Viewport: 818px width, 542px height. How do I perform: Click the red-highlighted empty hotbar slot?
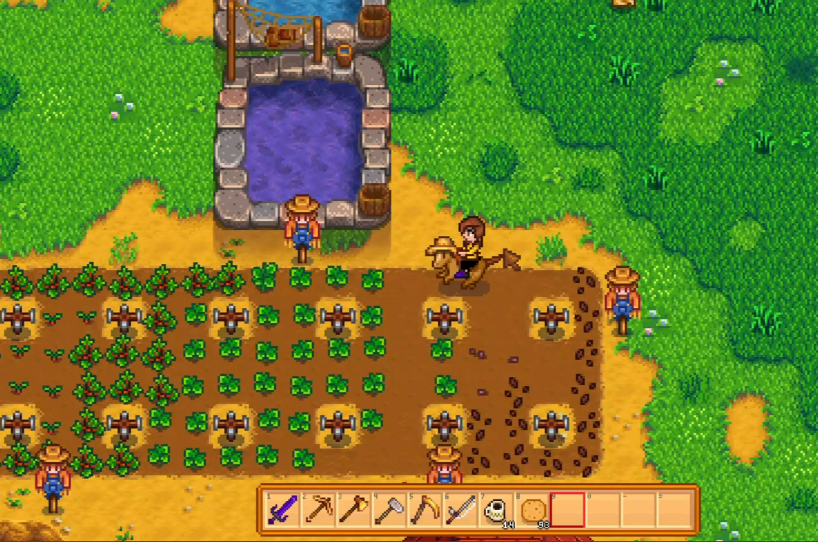[568, 510]
